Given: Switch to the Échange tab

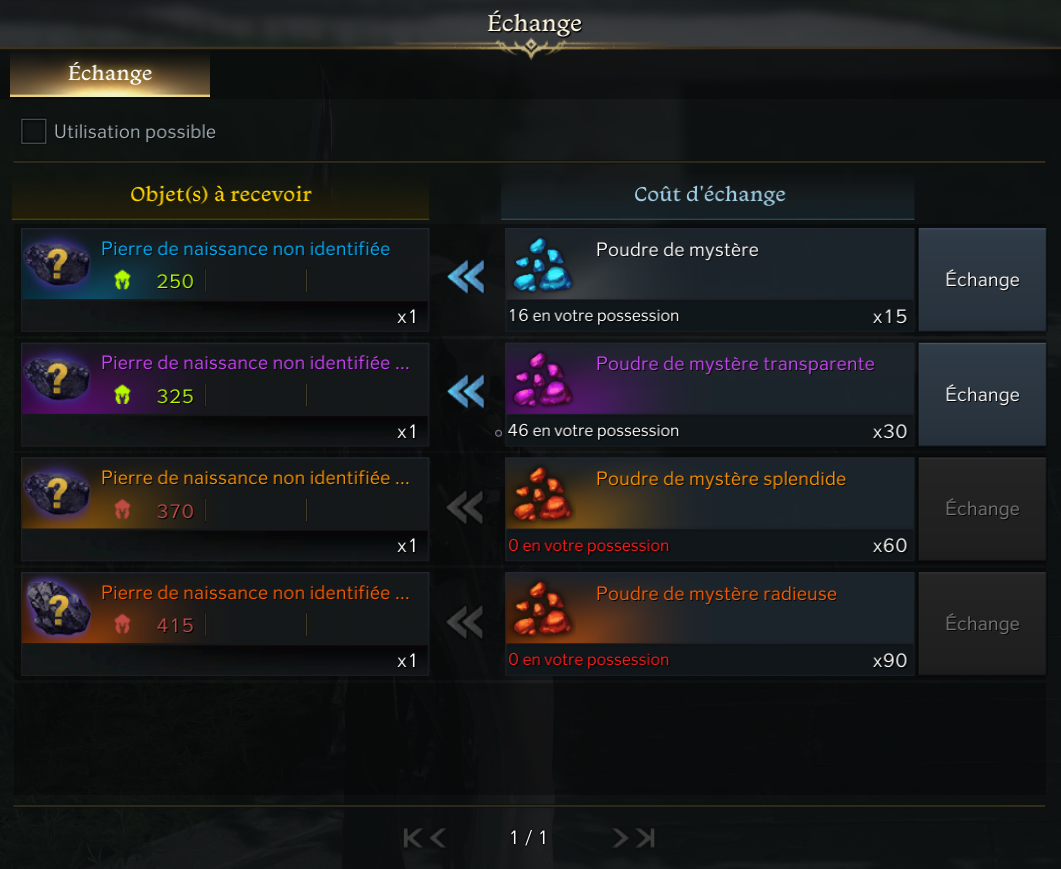Looking at the screenshot, I should pos(110,74).
